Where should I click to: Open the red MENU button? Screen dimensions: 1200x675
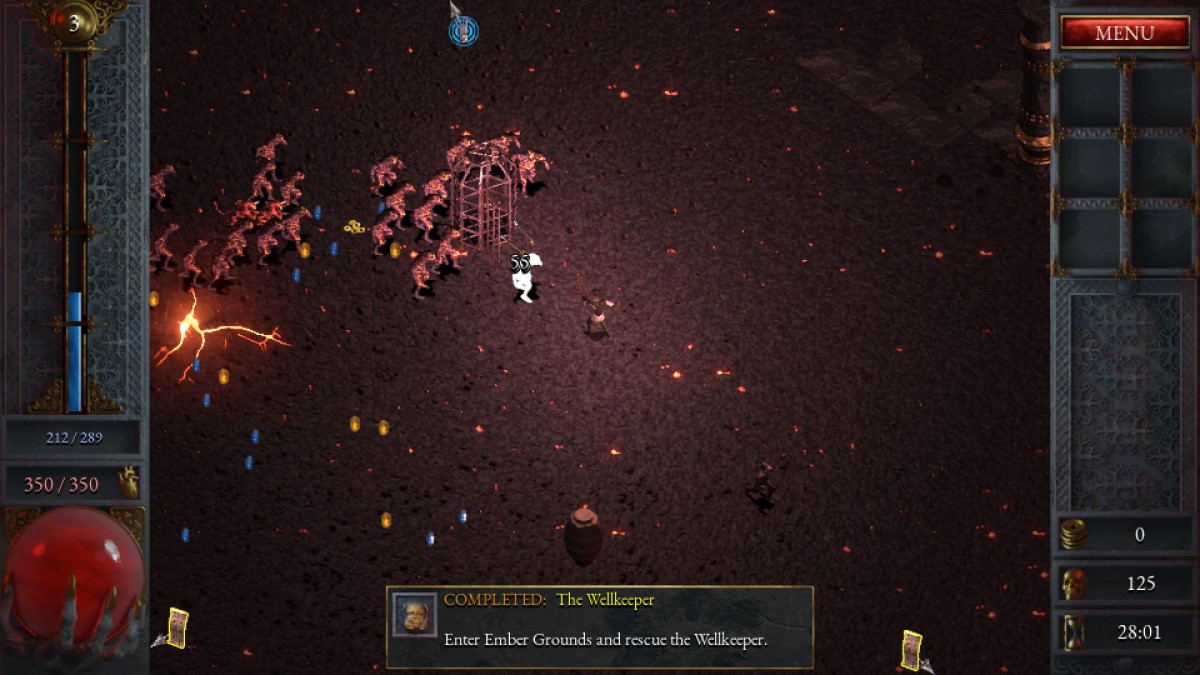pyautogui.click(x=1124, y=33)
